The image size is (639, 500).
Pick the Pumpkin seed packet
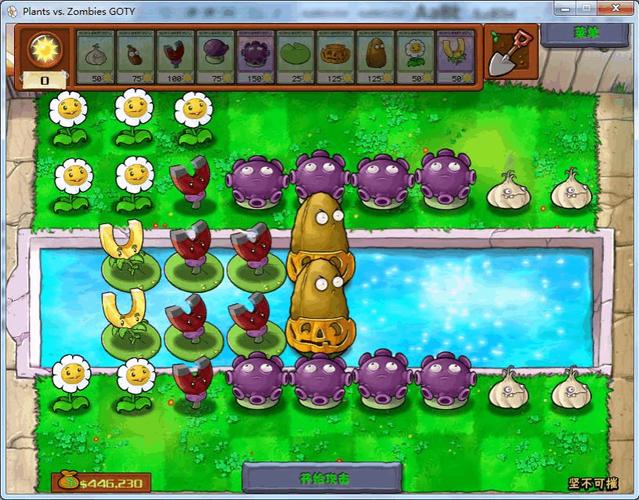[x=335, y=56]
